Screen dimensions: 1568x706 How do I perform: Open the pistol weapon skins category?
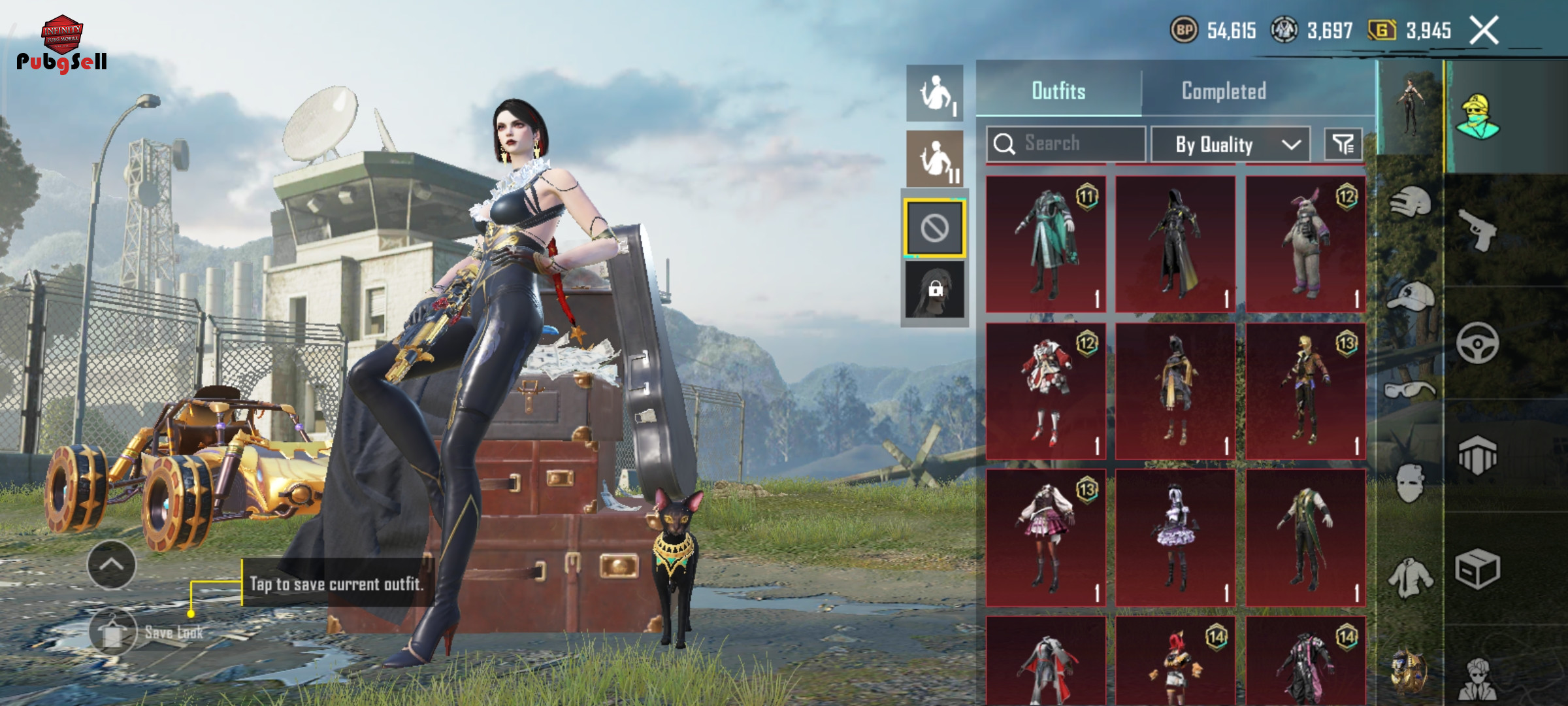click(1478, 229)
